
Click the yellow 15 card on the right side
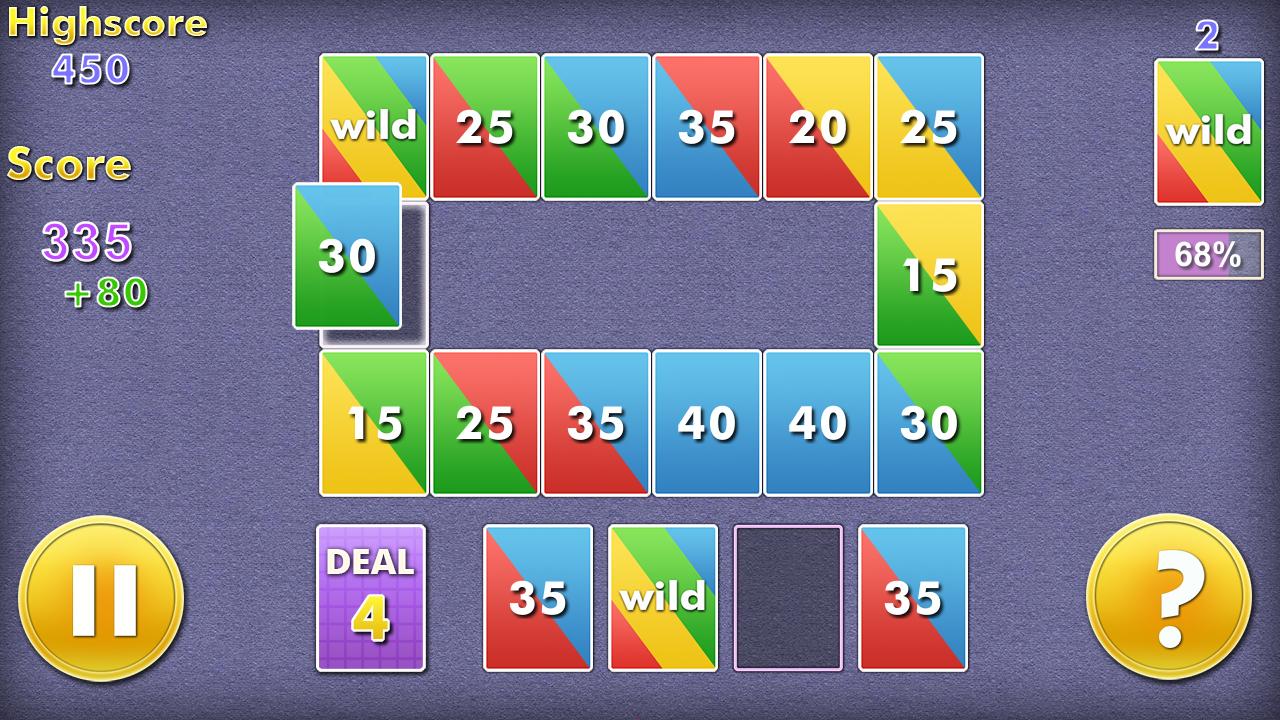929,273
